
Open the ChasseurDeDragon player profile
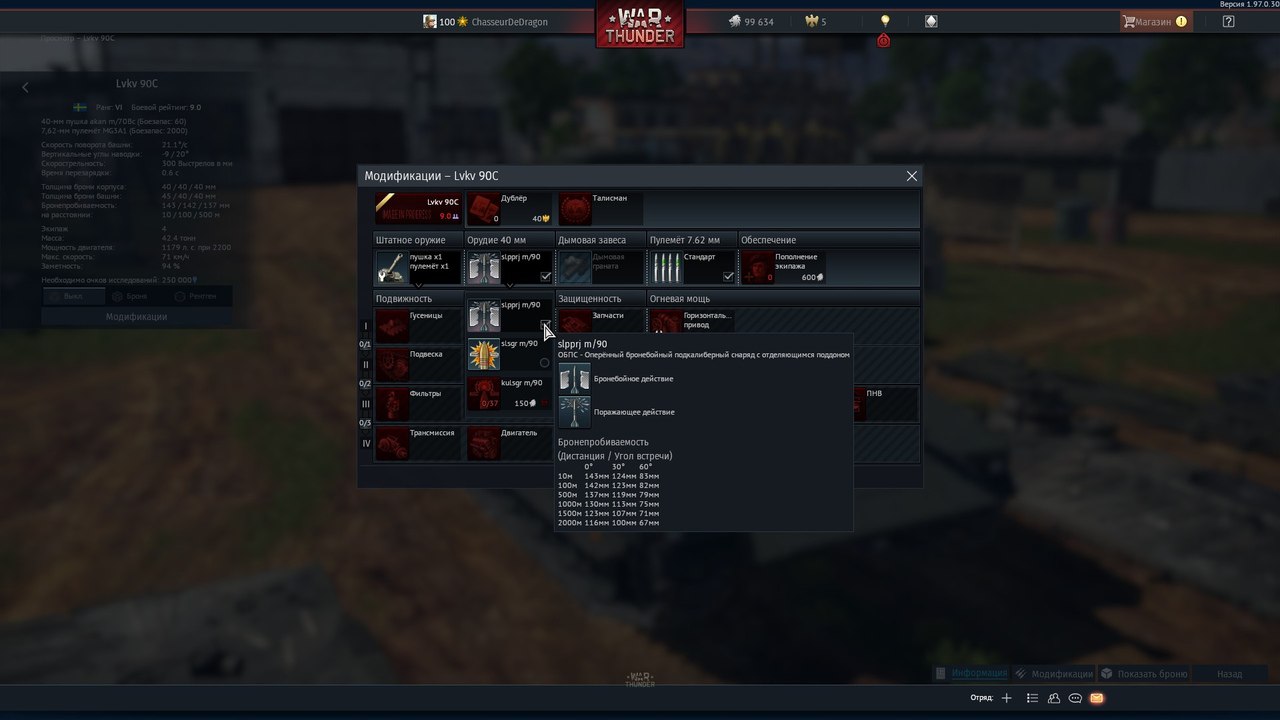pos(509,22)
